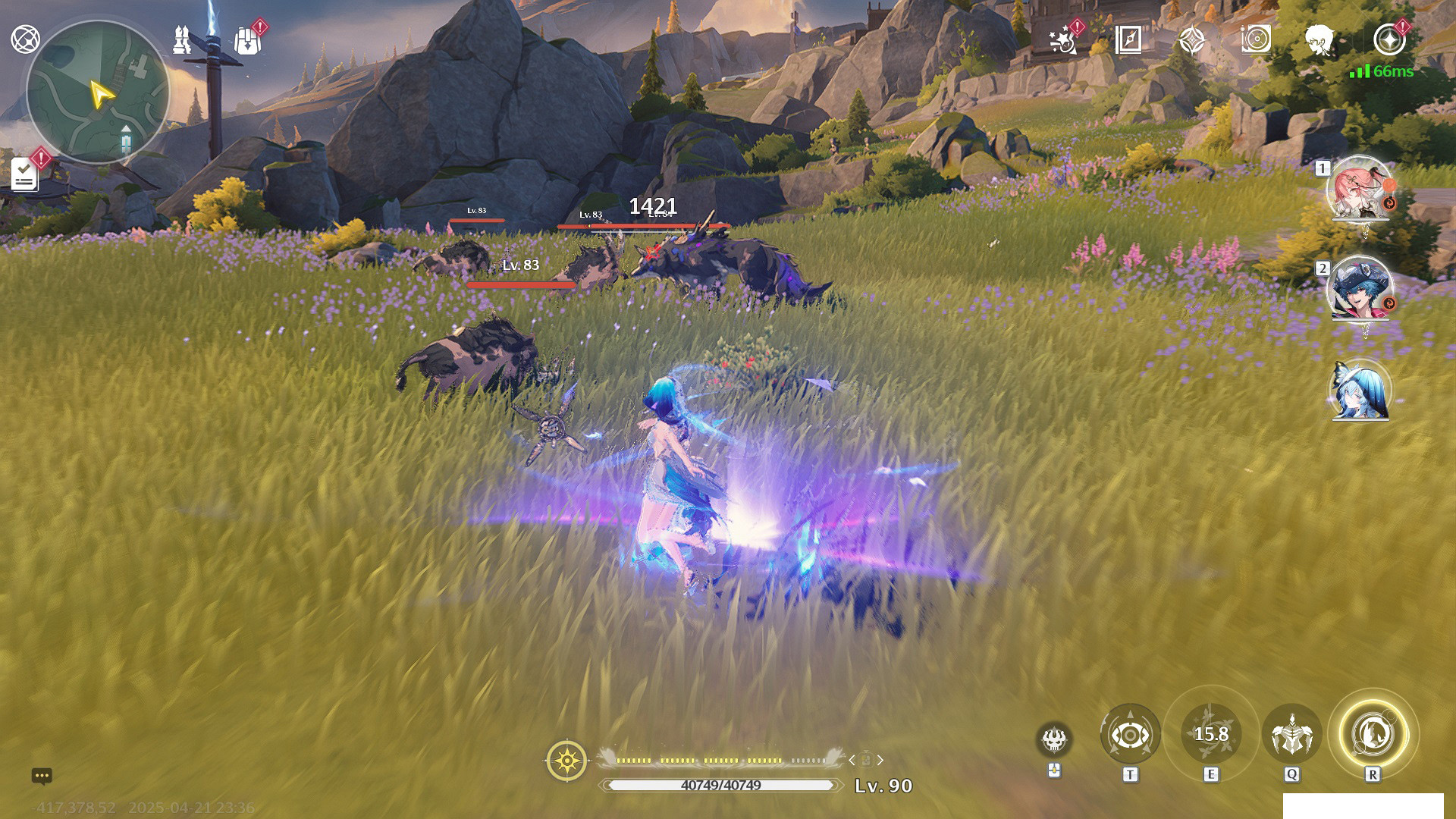Open the backpack inventory
Screen dimensions: 1456x819
(247, 41)
